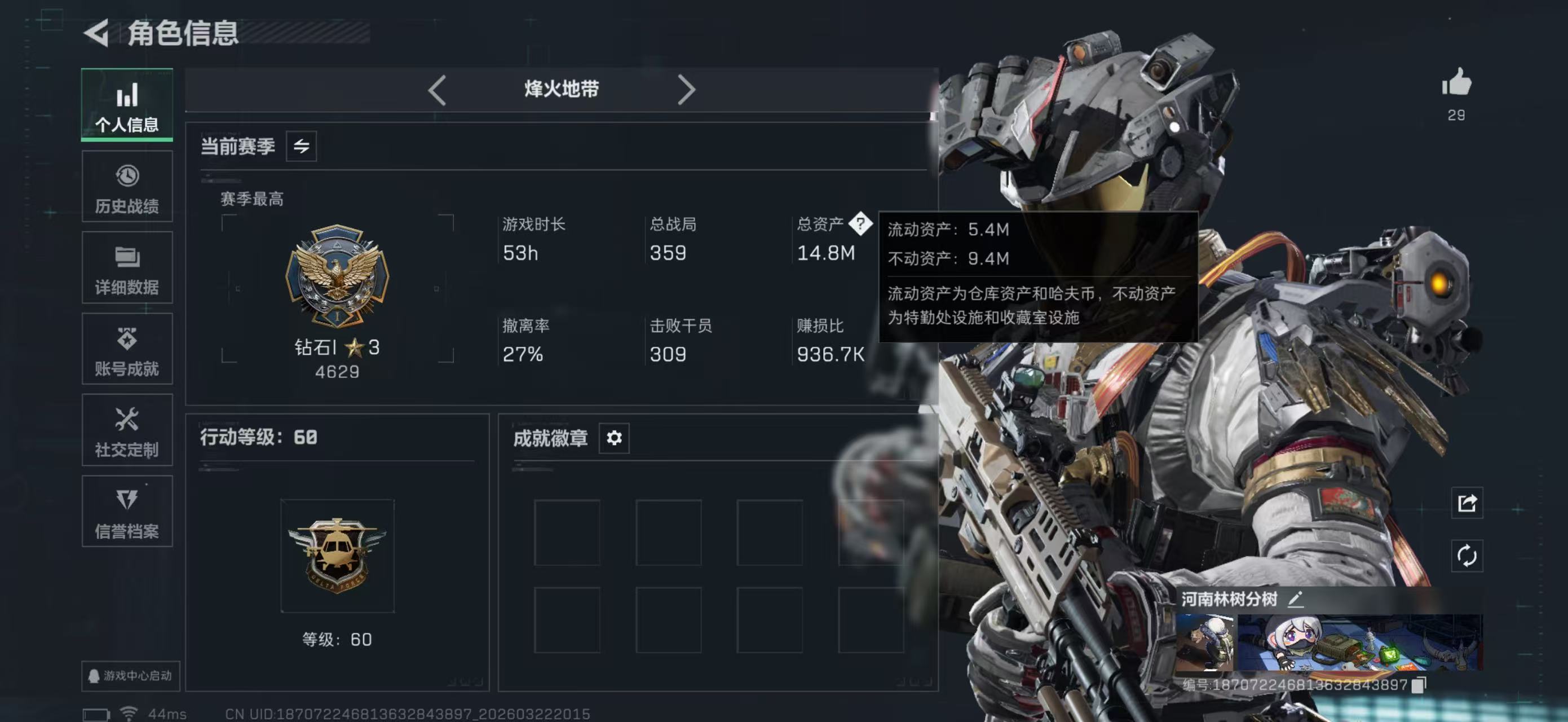Toggle the season swap button beside 当前赛季
Viewport: 1568px width, 722px height.
301,146
